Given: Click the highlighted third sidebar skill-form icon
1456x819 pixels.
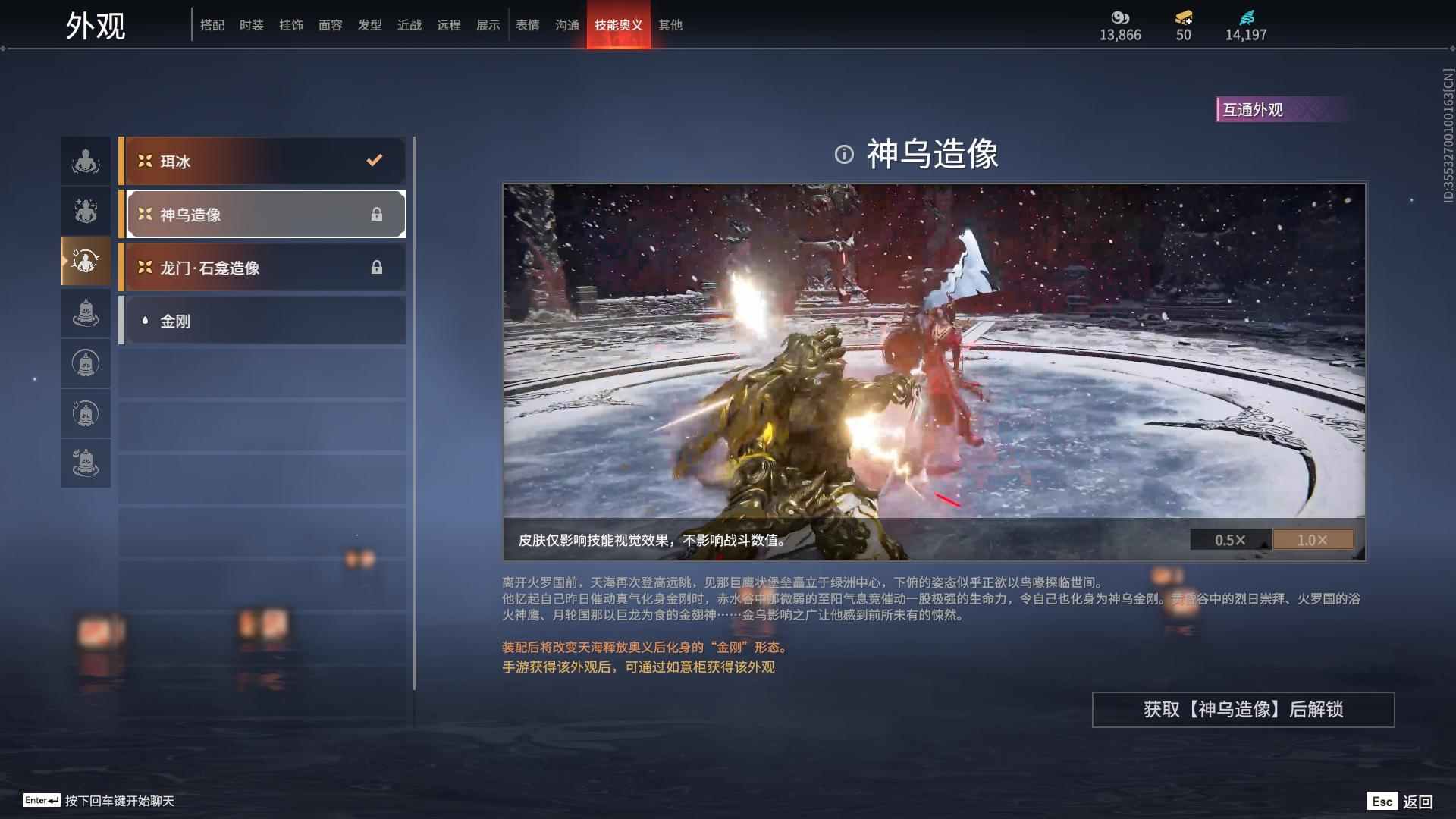Looking at the screenshot, I should coord(86,262).
